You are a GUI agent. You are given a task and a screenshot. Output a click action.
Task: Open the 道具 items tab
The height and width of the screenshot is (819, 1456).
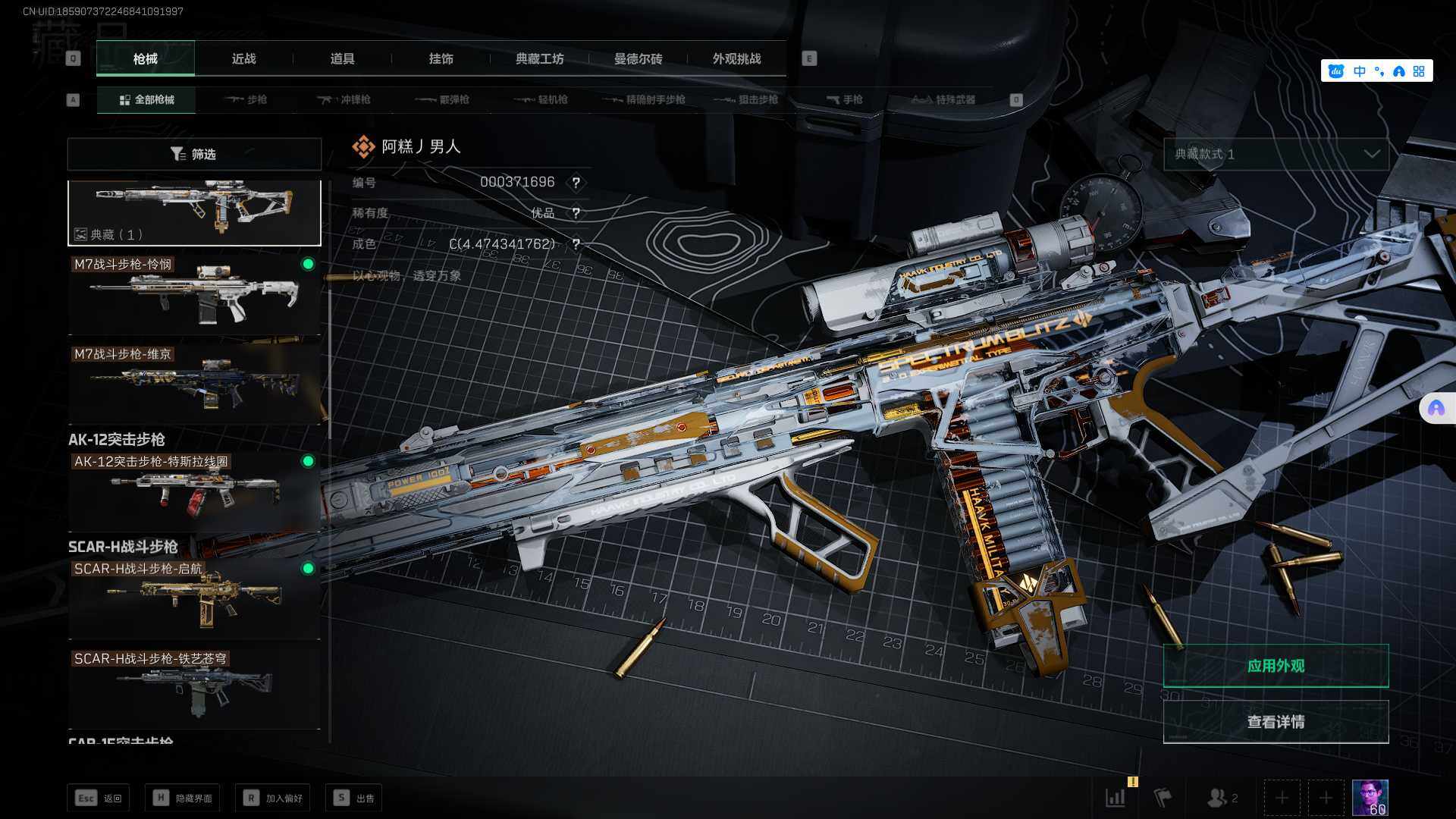(x=342, y=58)
